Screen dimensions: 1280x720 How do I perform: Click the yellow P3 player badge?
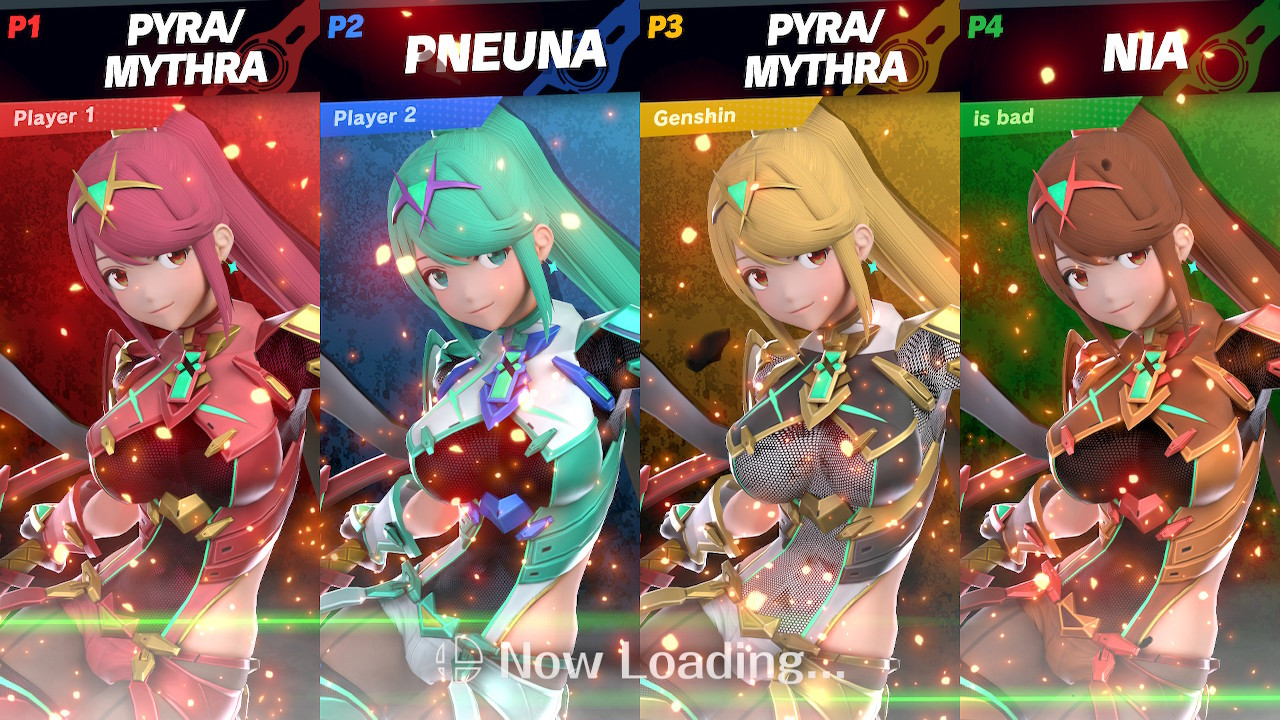coord(667,28)
